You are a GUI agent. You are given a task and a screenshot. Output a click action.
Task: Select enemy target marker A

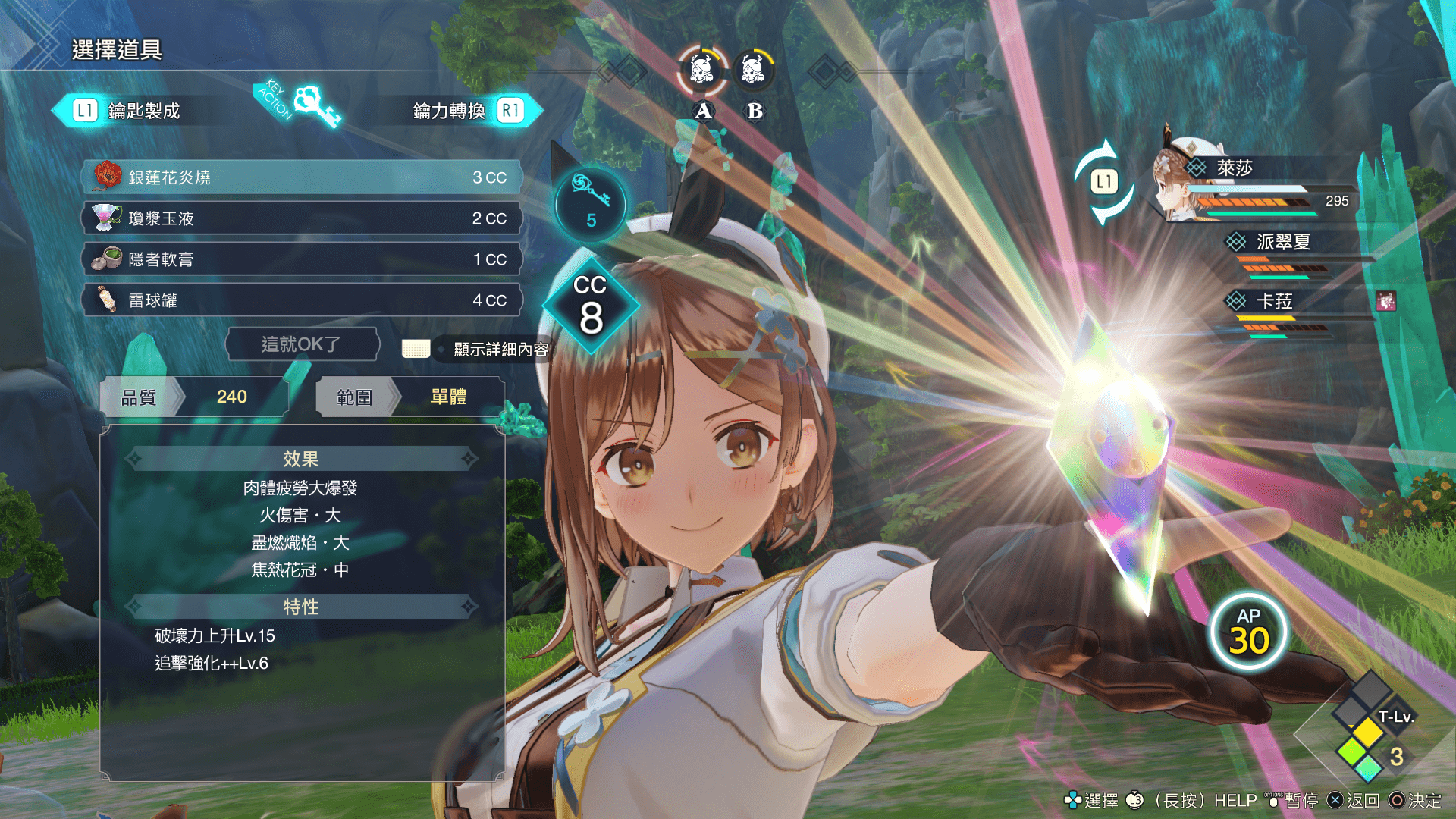[703, 71]
